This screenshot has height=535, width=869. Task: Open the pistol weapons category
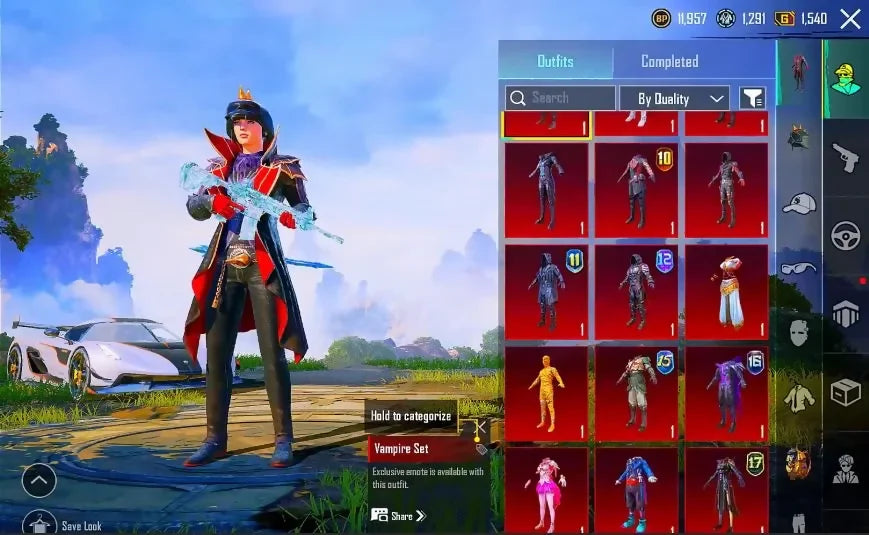(x=846, y=157)
